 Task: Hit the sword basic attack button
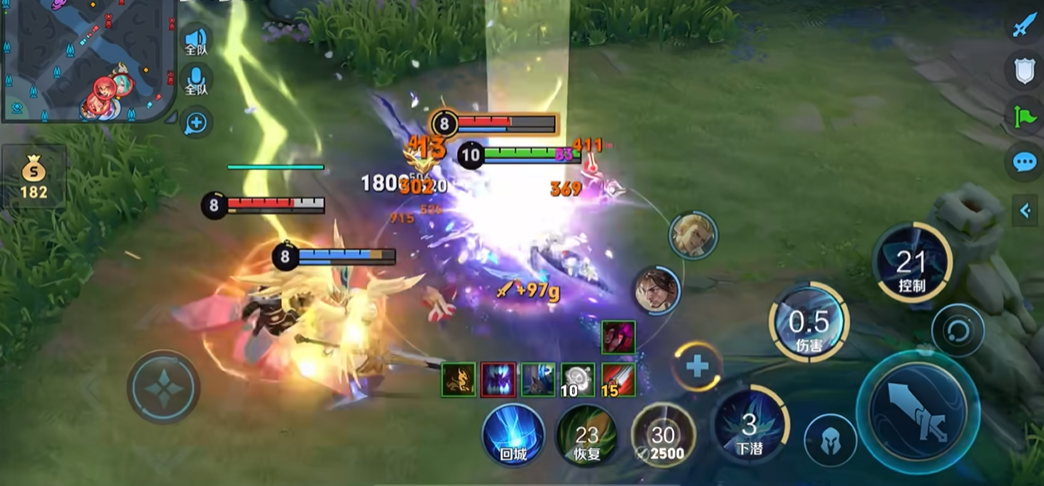click(x=917, y=411)
